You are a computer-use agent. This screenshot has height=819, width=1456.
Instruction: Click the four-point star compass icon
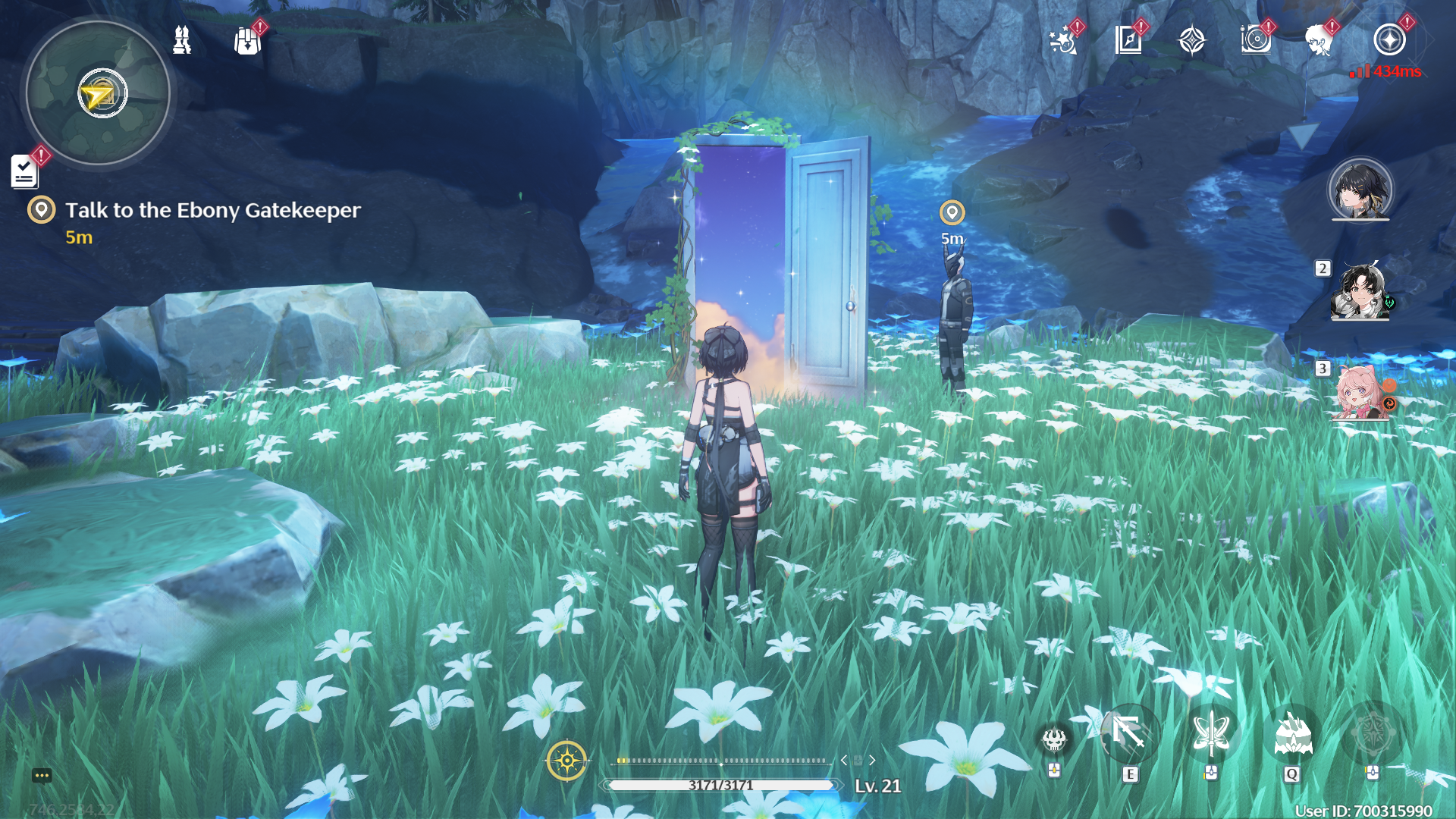click(x=1192, y=40)
